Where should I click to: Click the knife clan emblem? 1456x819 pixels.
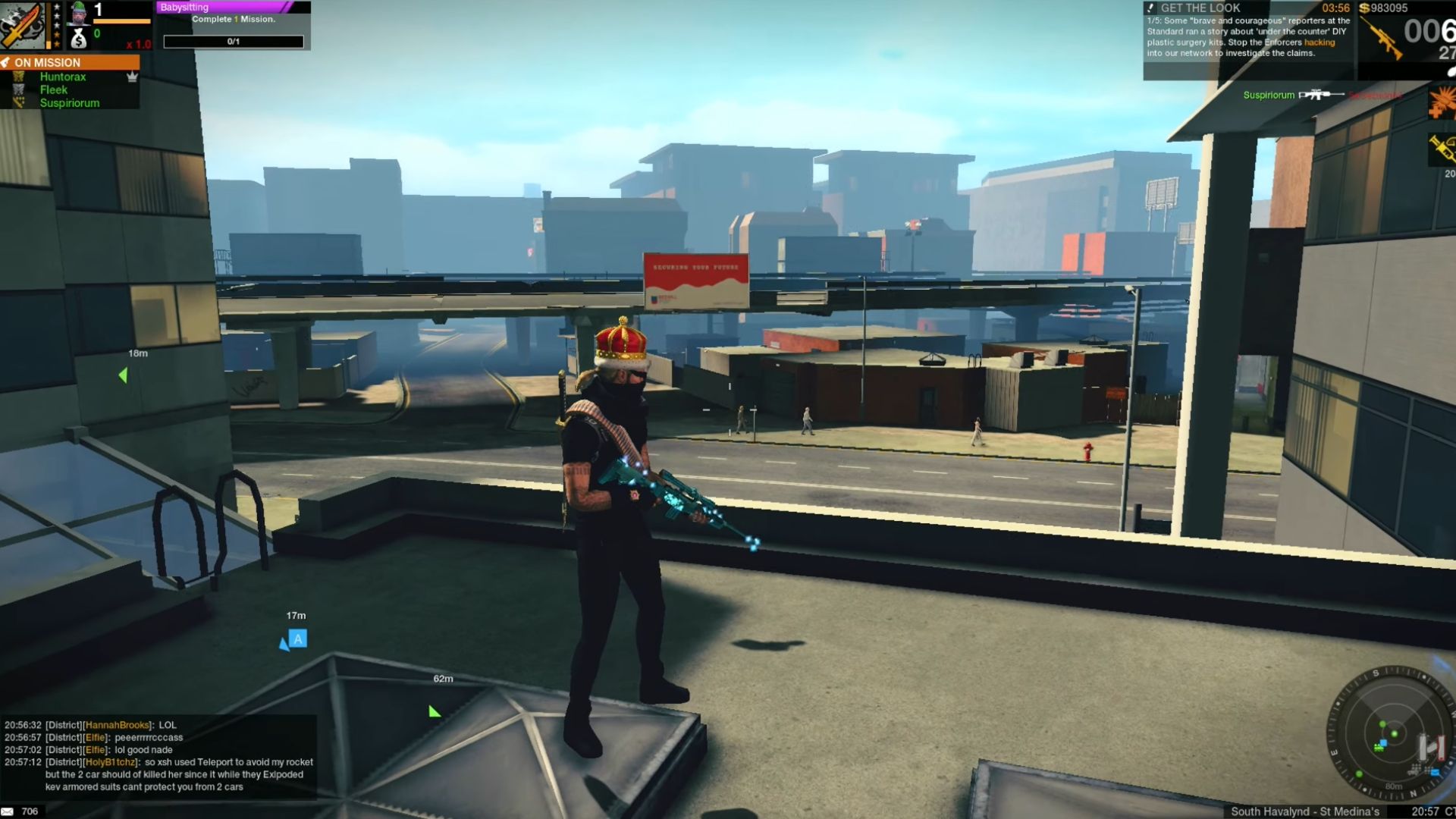21,24
